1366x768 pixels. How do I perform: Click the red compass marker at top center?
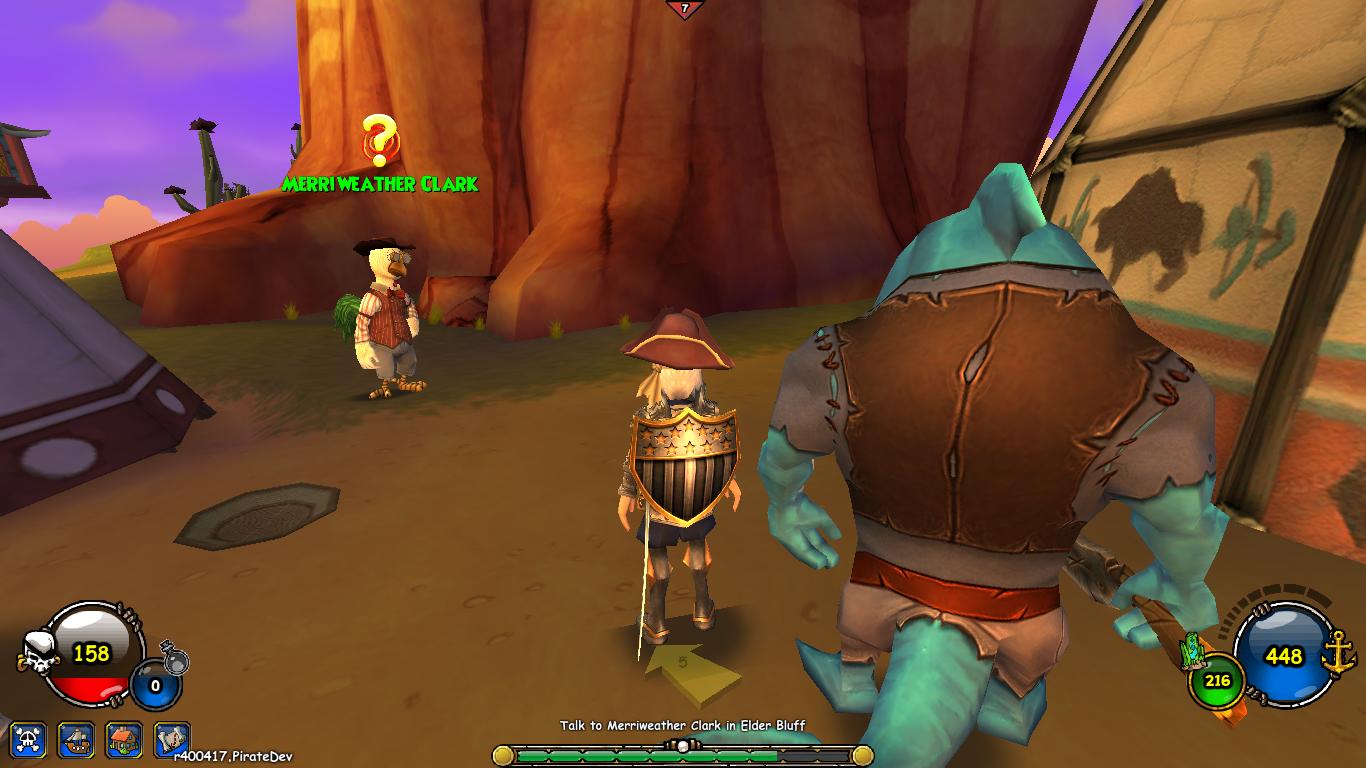tap(684, 9)
